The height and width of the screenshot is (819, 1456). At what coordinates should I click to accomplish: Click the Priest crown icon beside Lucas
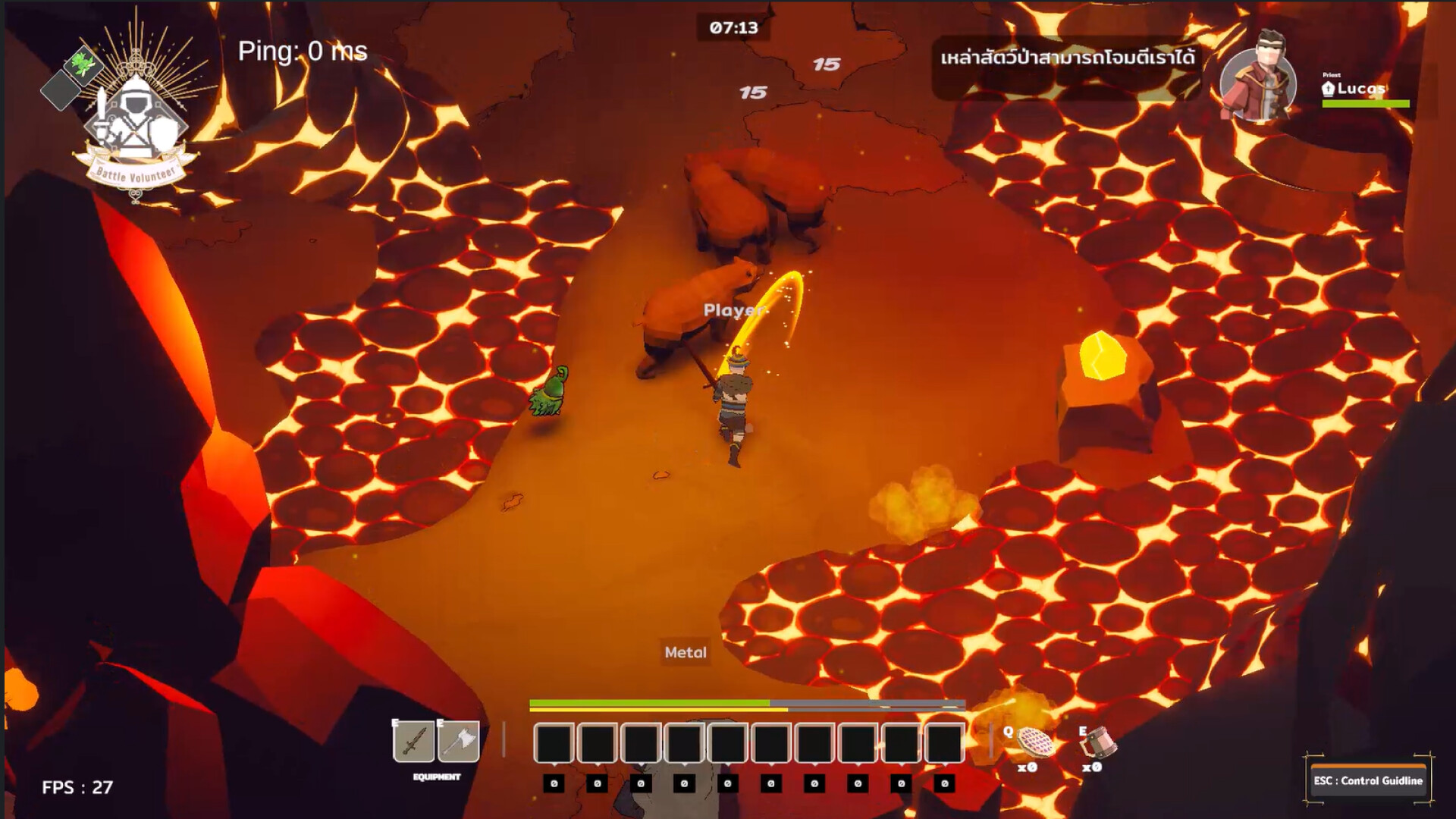pos(1329,89)
